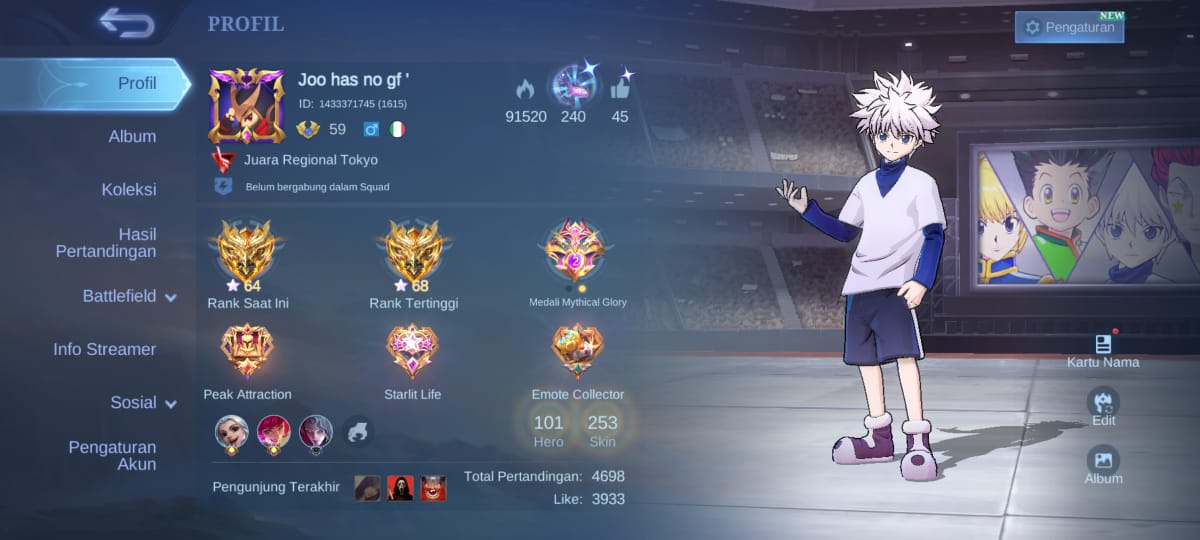The height and width of the screenshot is (540, 1200).
Task: Select the Profil tab
Action: click(137, 83)
